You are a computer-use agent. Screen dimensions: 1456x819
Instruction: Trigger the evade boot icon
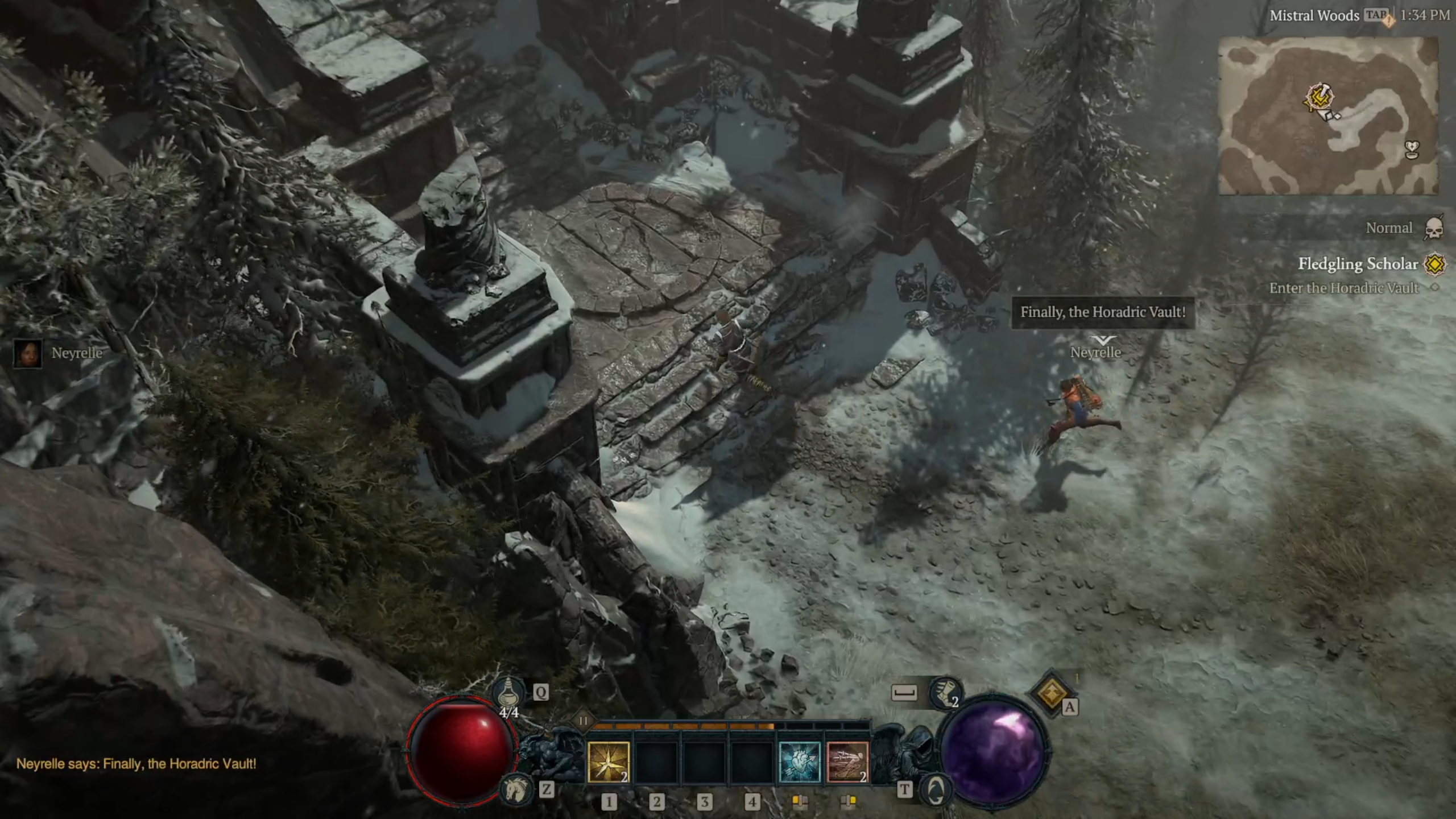pyautogui.click(x=944, y=693)
